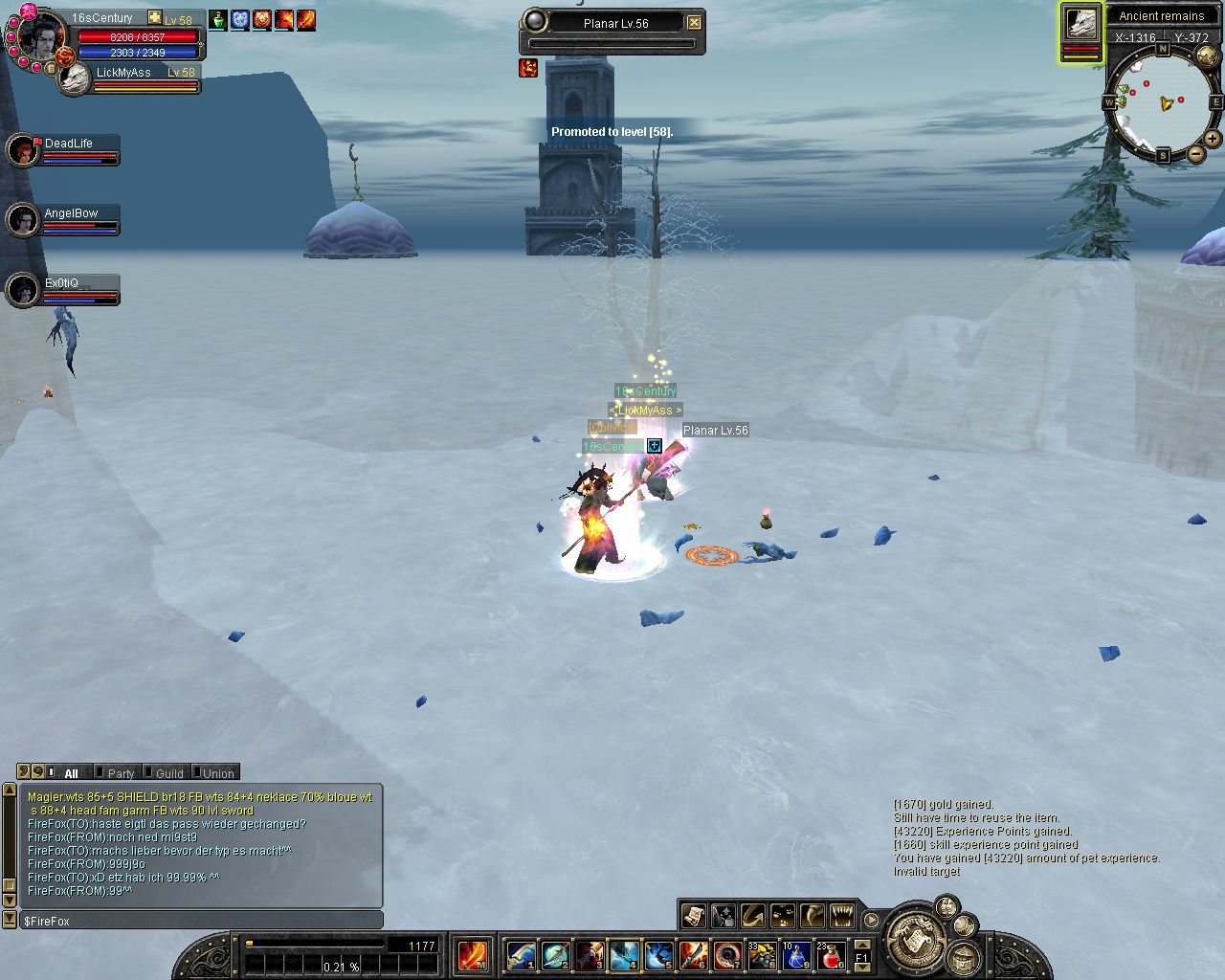Open the Union chat tab
The image size is (1225, 980).
tap(217, 773)
